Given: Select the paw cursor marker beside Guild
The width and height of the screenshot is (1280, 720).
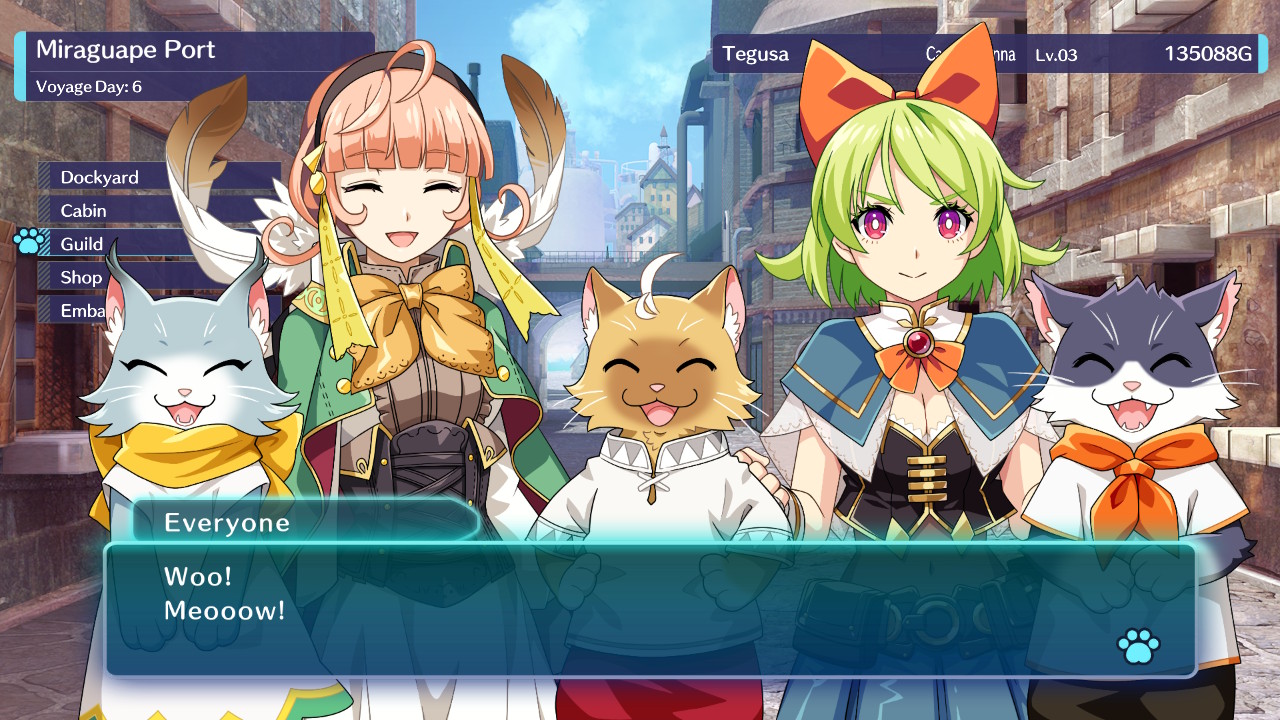Looking at the screenshot, I should [x=26, y=242].
